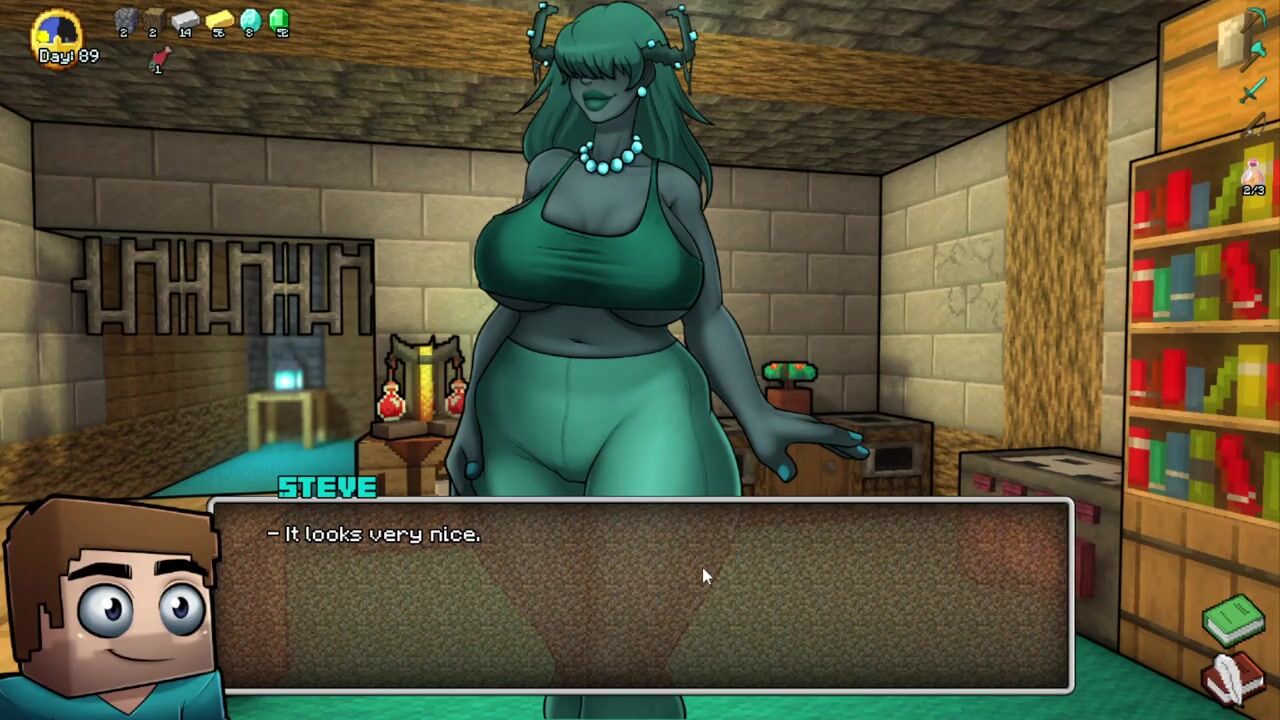Select the diamond pickaxe icon
The height and width of the screenshot is (720, 1280).
(1256, 18)
